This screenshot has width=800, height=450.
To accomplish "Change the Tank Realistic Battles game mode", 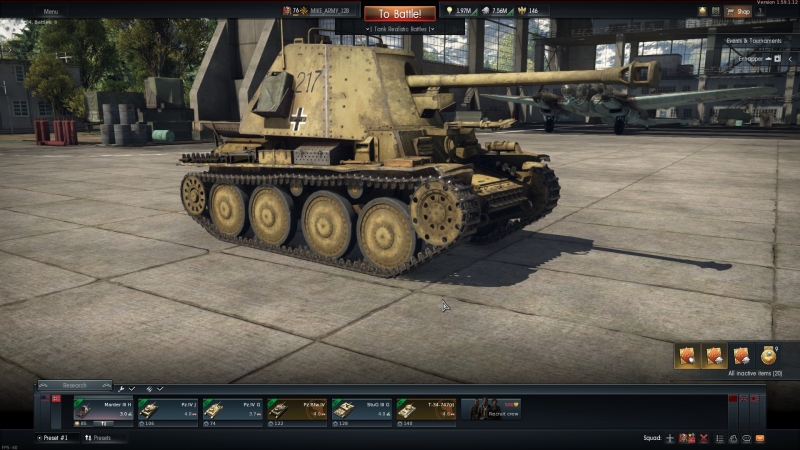I will click(400, 29).
